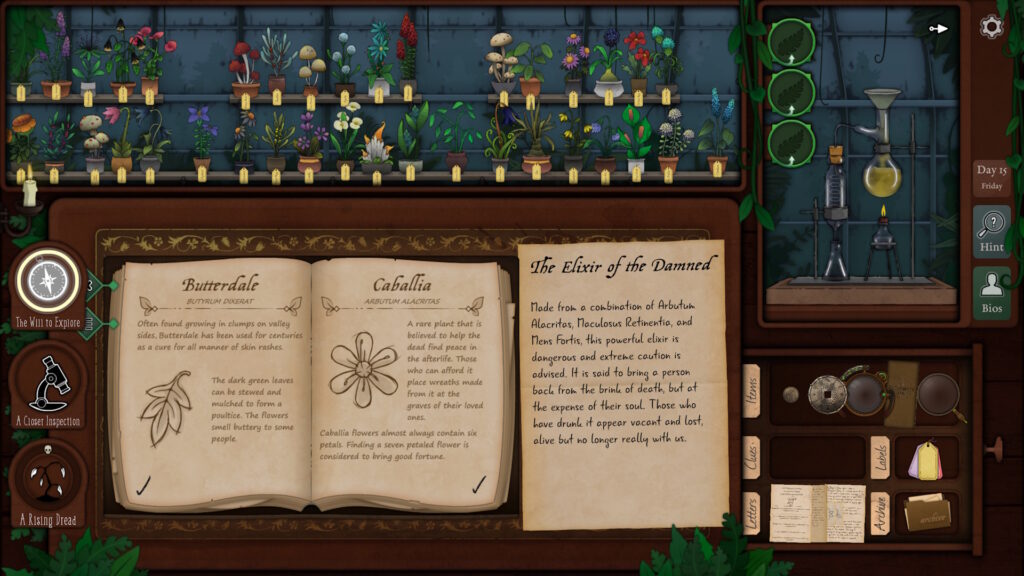Open the Clues drawer tab
Screen dimensions: 1024x576
(751, 458)
